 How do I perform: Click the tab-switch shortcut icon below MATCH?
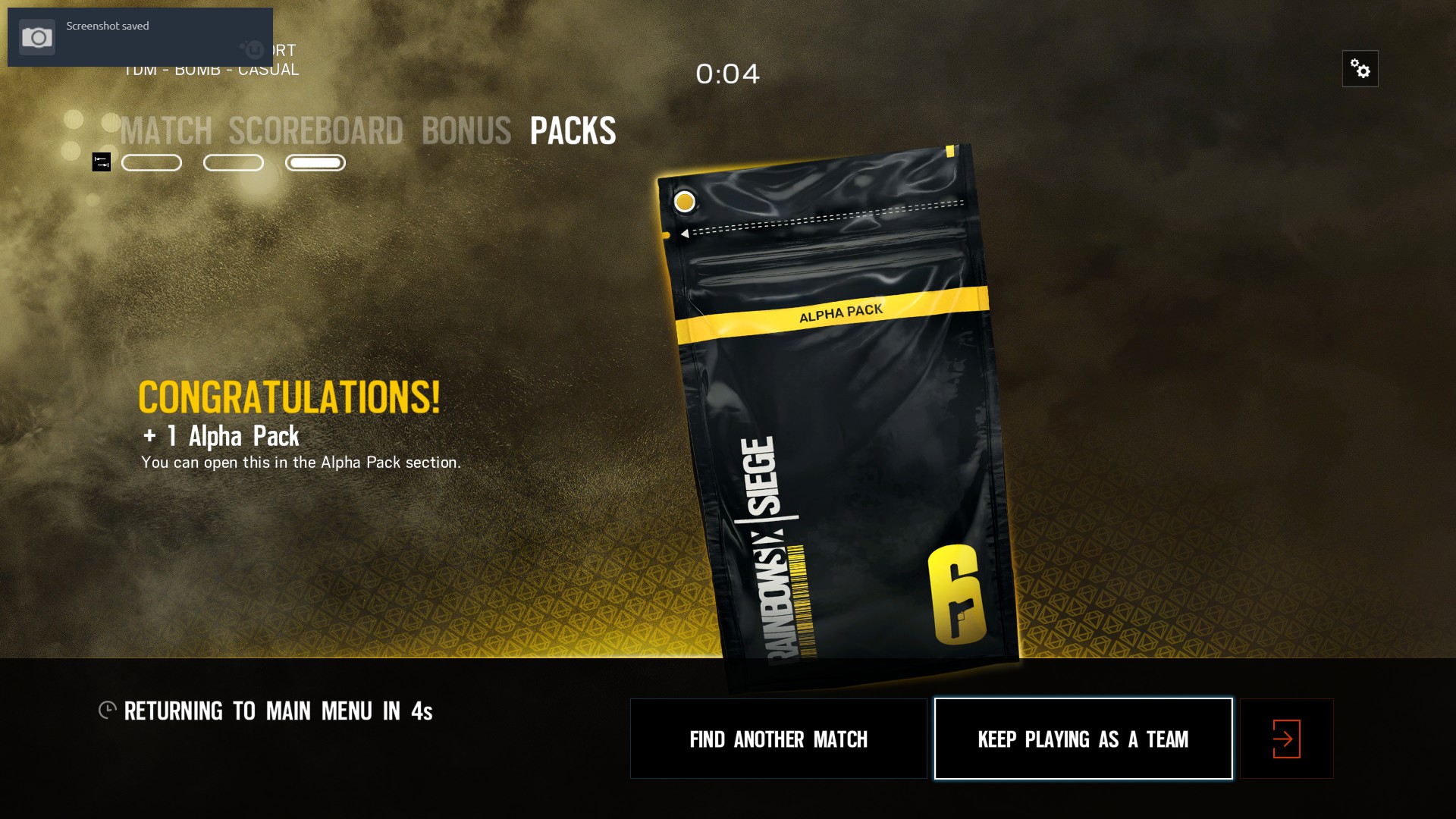(x=101, y=162)
